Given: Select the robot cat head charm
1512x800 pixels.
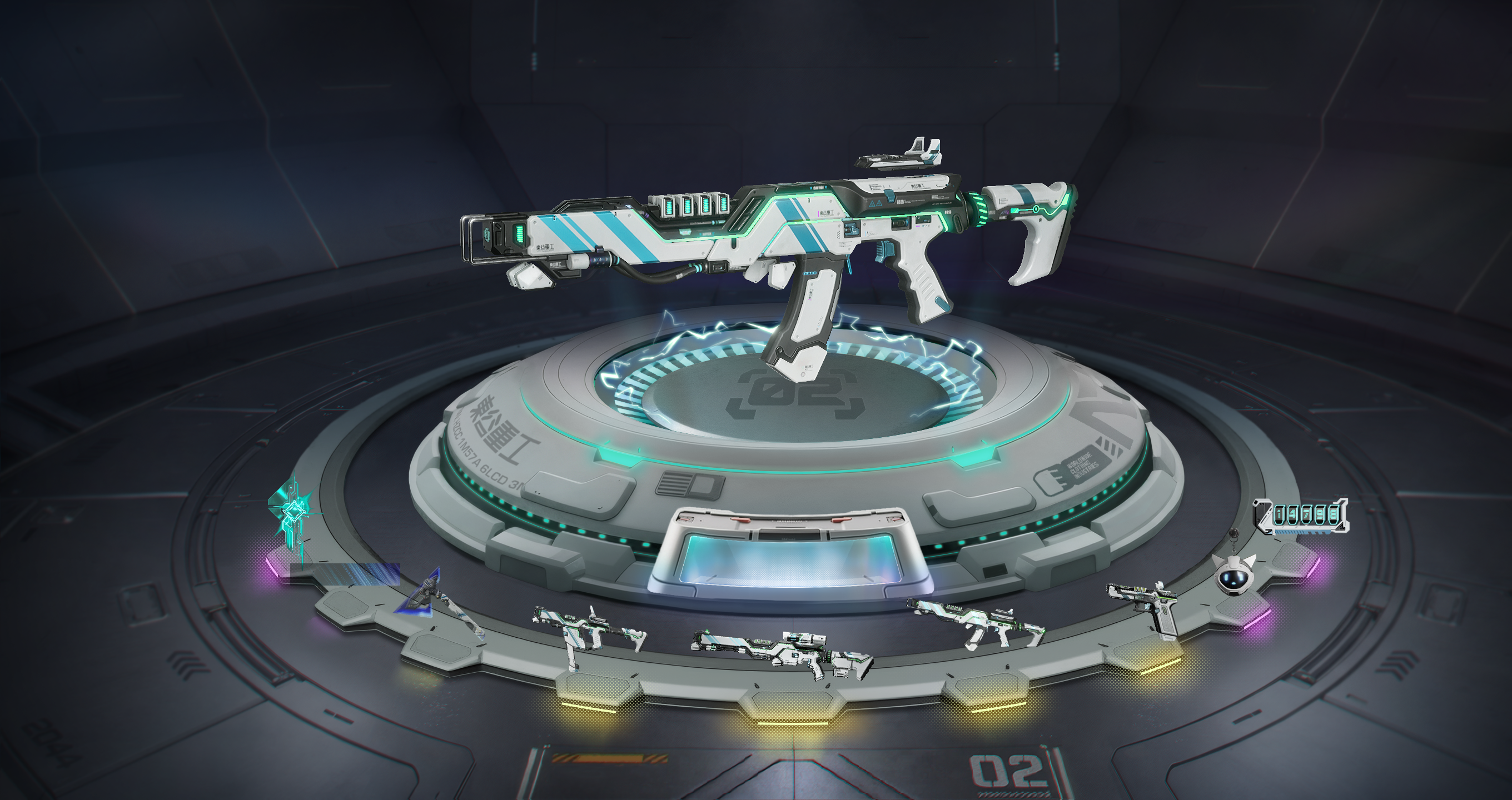Looking at the screenshot, I should (x=1236, y=572).
